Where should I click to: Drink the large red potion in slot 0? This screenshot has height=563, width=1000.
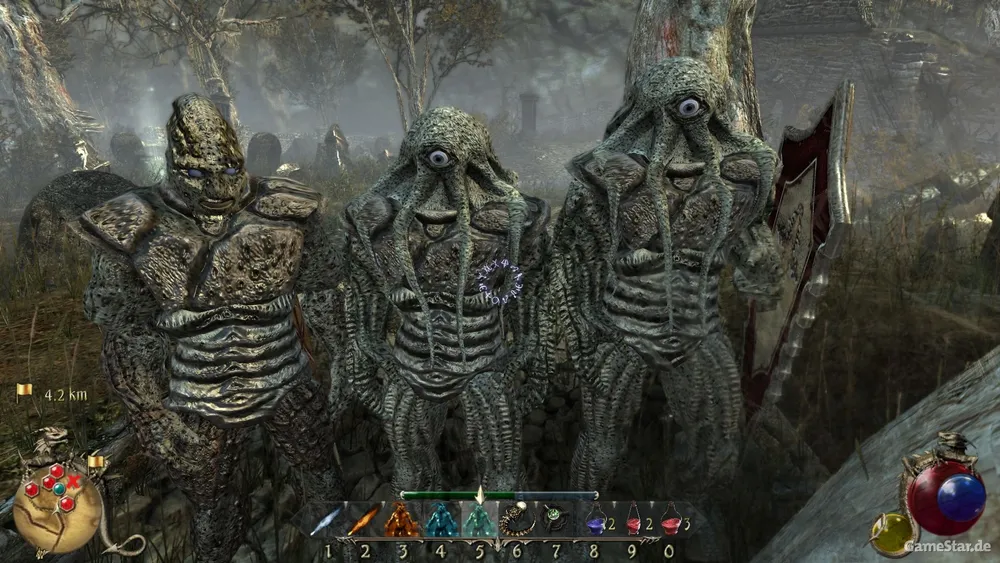click(670, 520)
